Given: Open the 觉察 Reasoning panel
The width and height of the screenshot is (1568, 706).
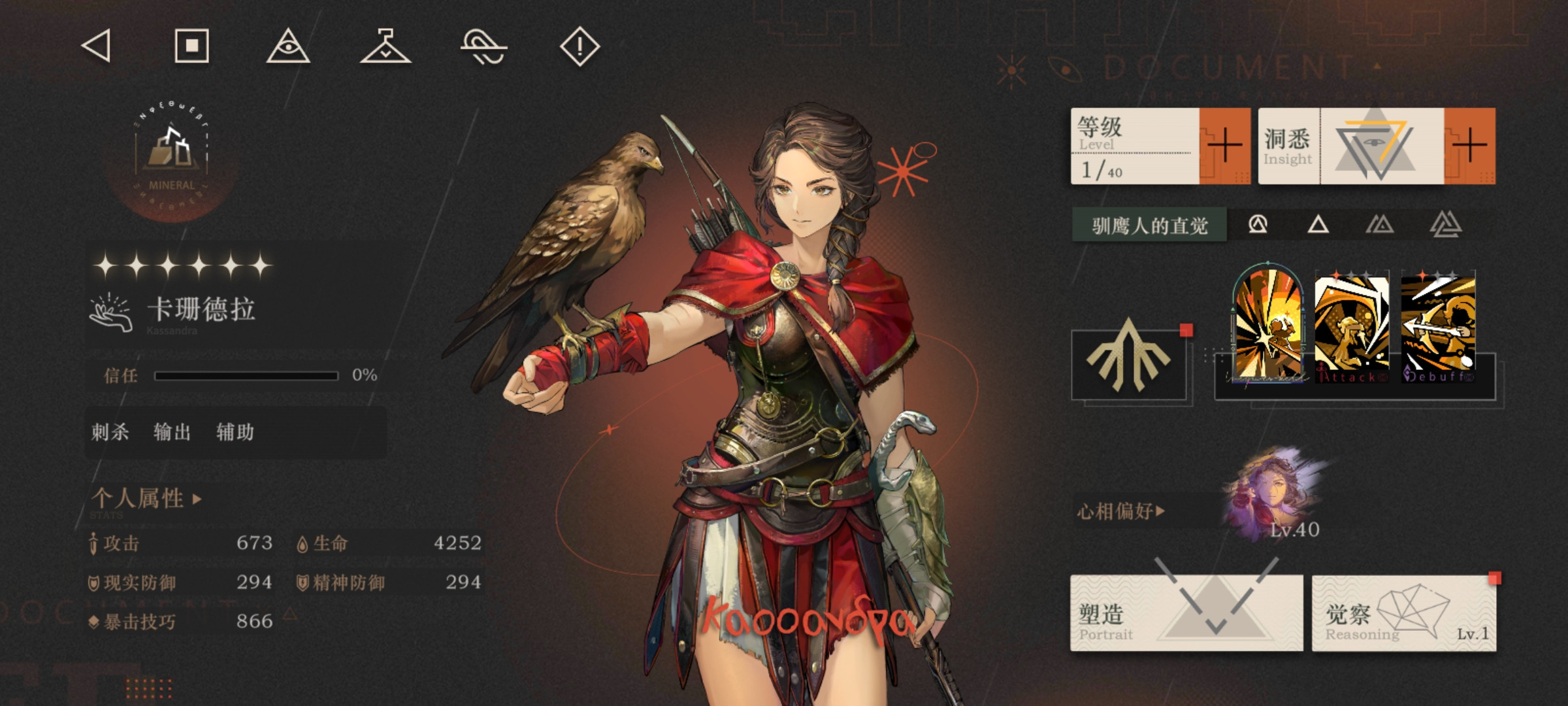Looking at the screenshot, I should [1403, 613].
